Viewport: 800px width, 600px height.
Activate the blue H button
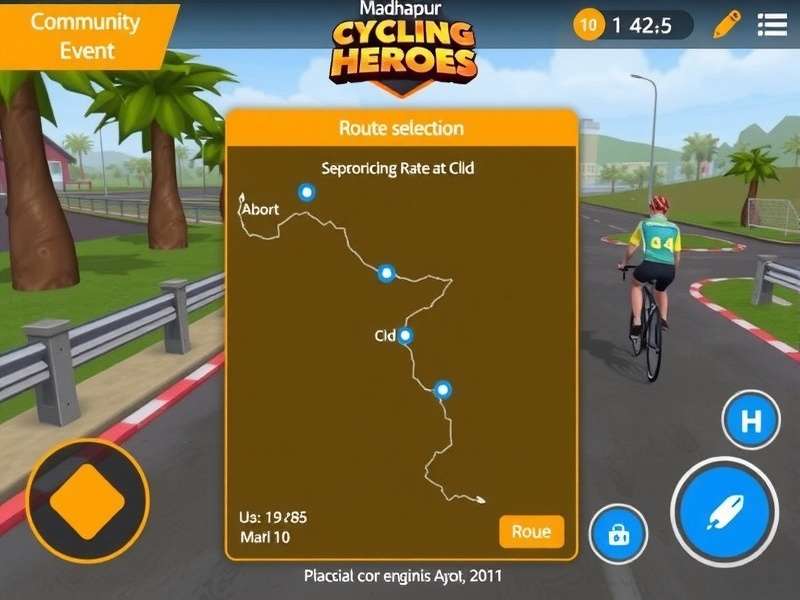tap(751, 421)
